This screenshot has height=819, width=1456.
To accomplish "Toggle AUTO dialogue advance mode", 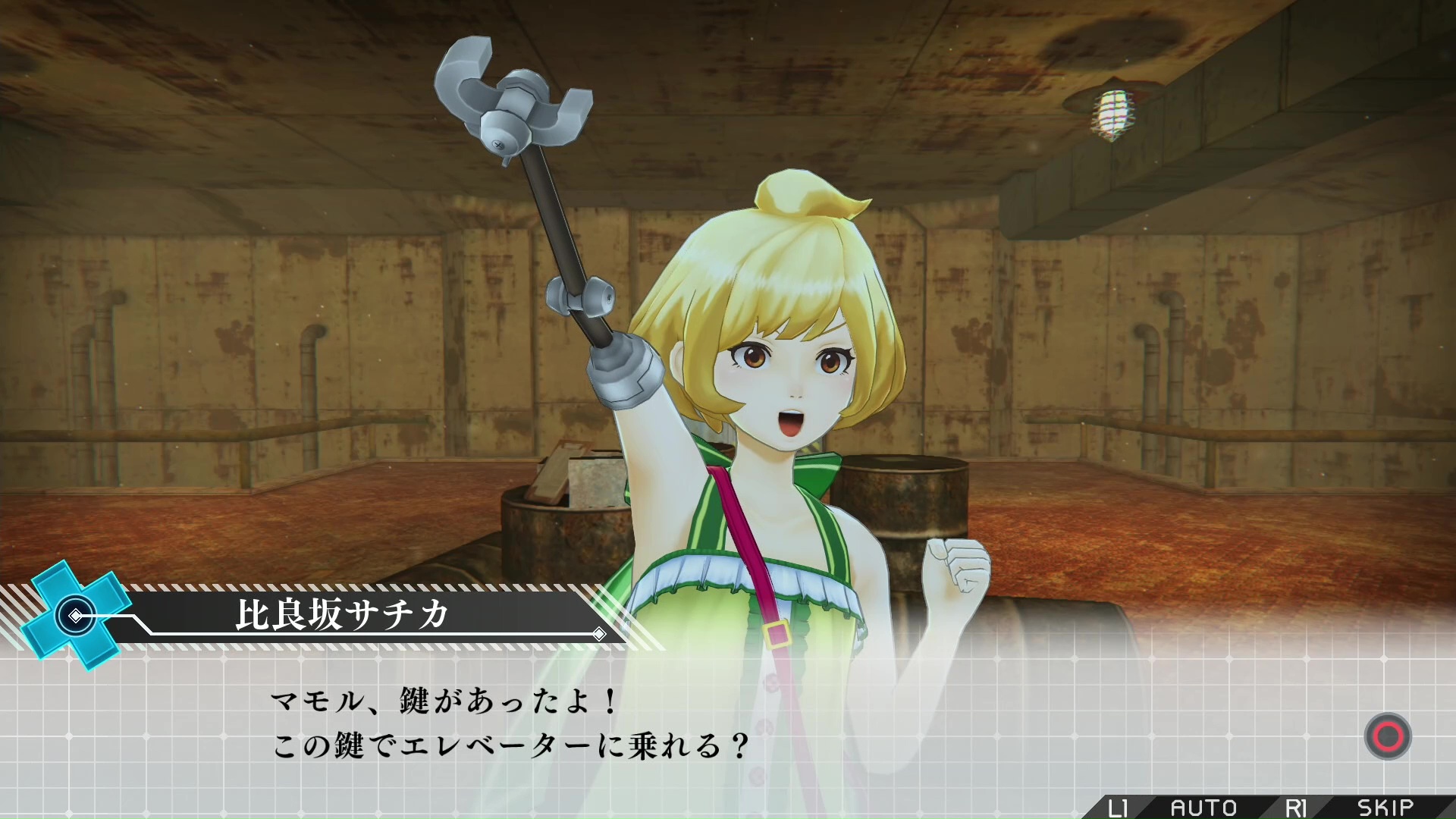I will click(1203, 808).
